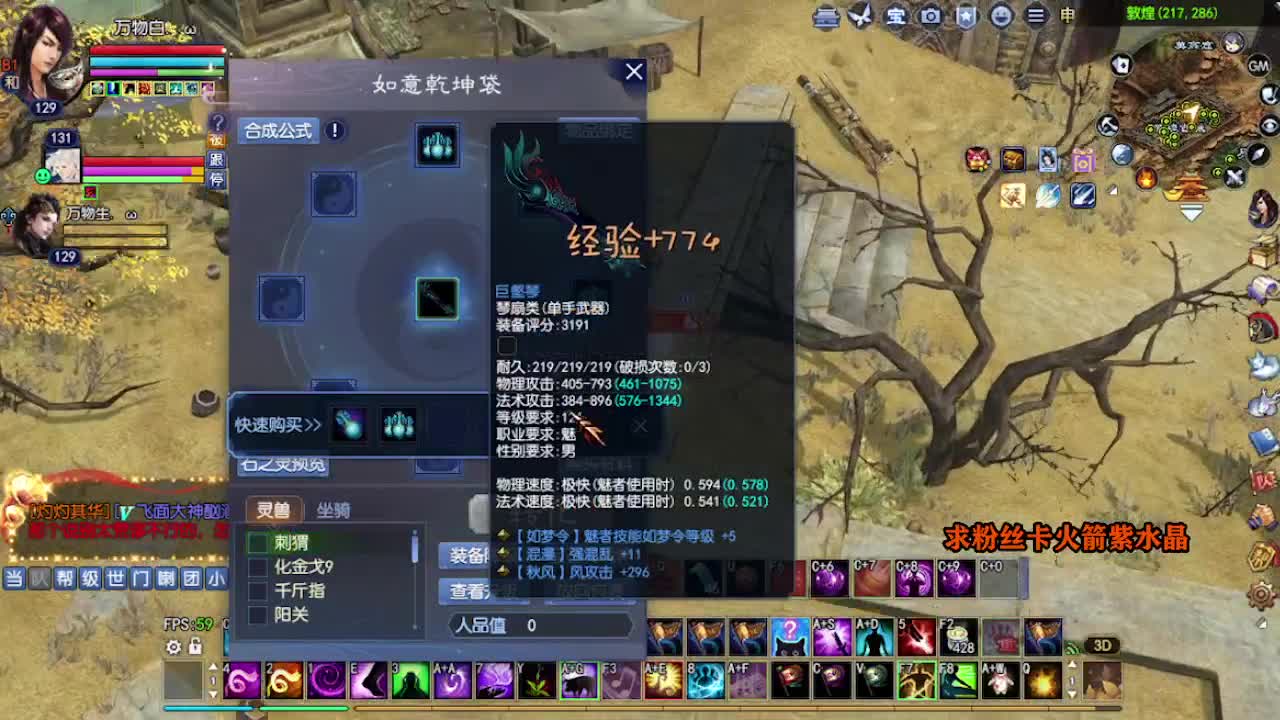Open the hamburger menu icon on top bar
Screen dimensions: 1280x720
1037,16
